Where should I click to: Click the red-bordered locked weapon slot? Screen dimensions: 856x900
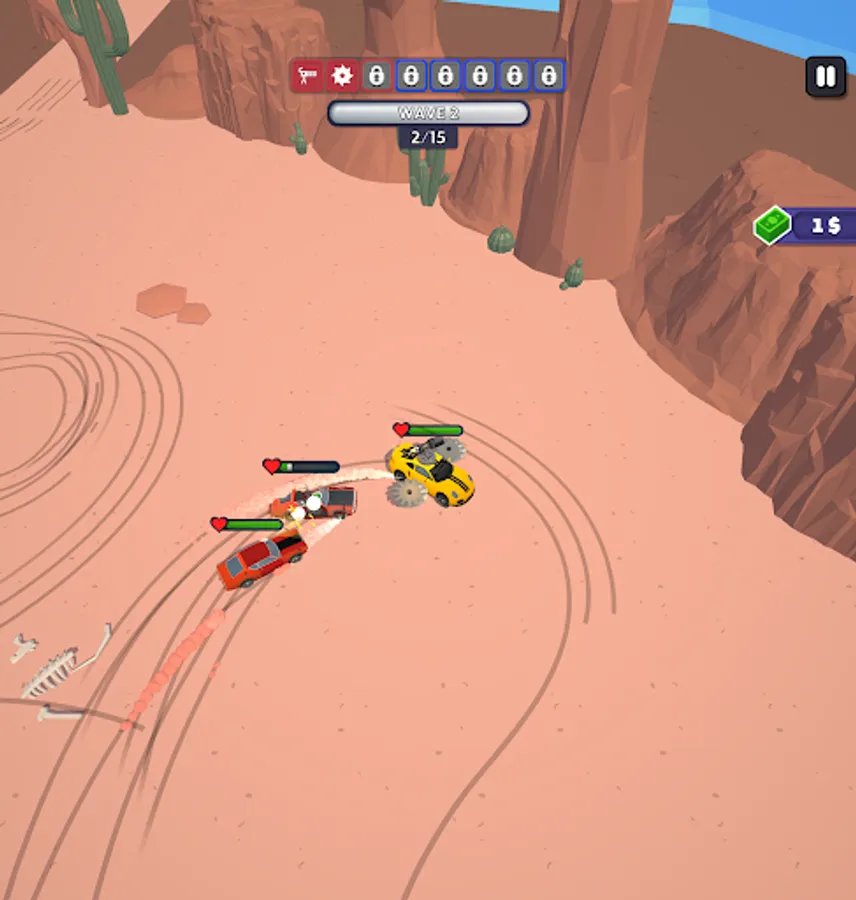tap(376, 76)
